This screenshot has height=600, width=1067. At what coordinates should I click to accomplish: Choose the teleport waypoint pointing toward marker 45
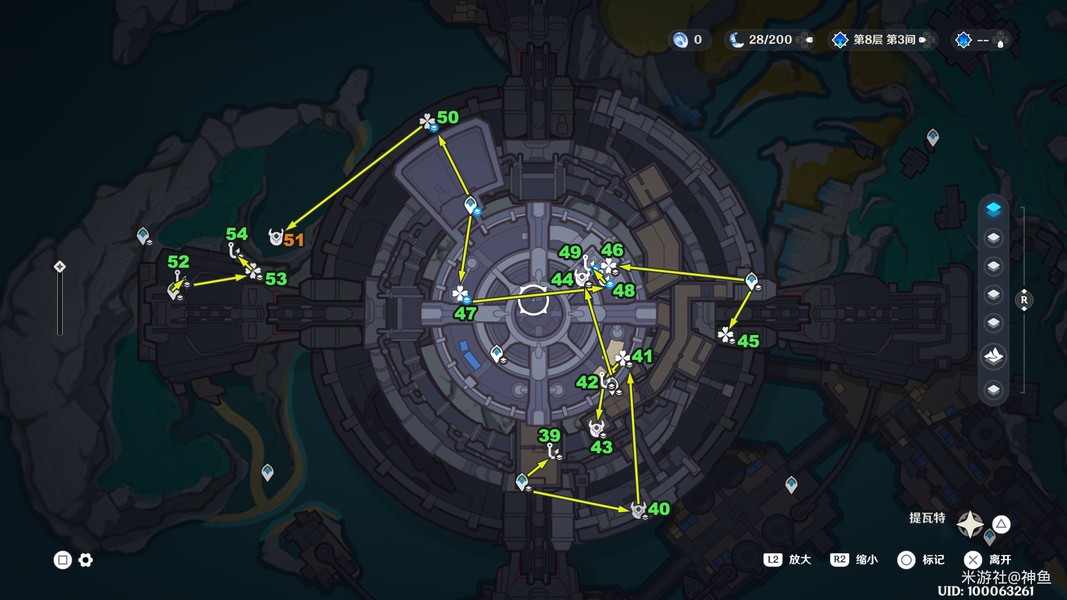click(751, 281)
